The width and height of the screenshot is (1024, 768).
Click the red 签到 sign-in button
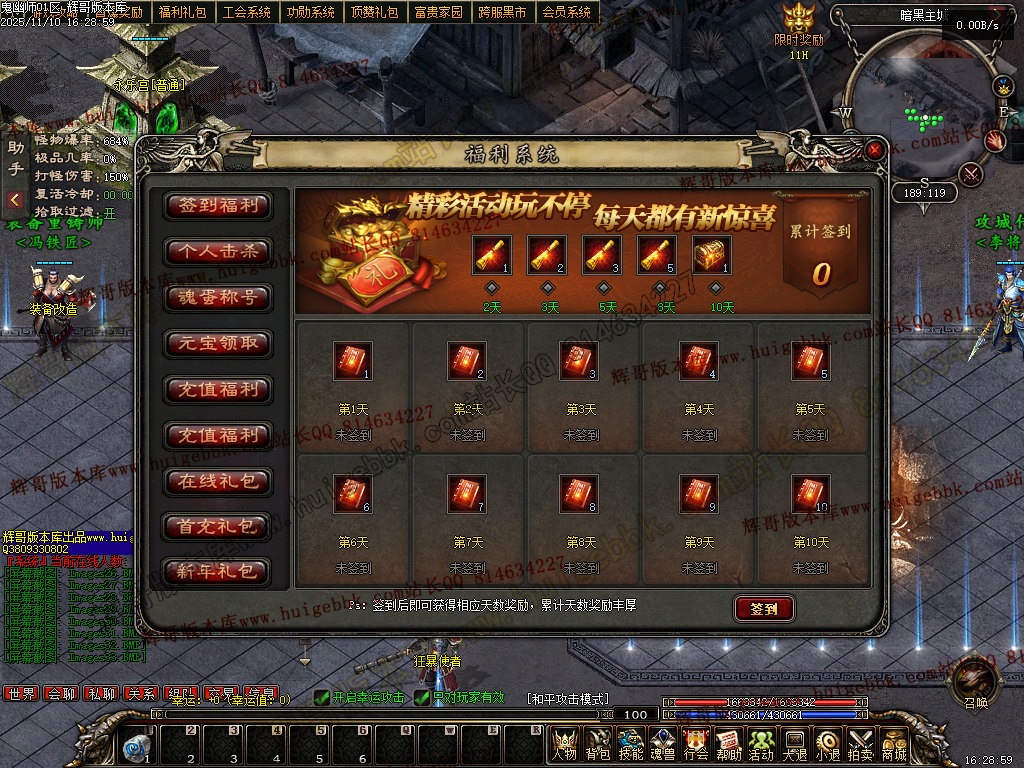pos(764,608)
